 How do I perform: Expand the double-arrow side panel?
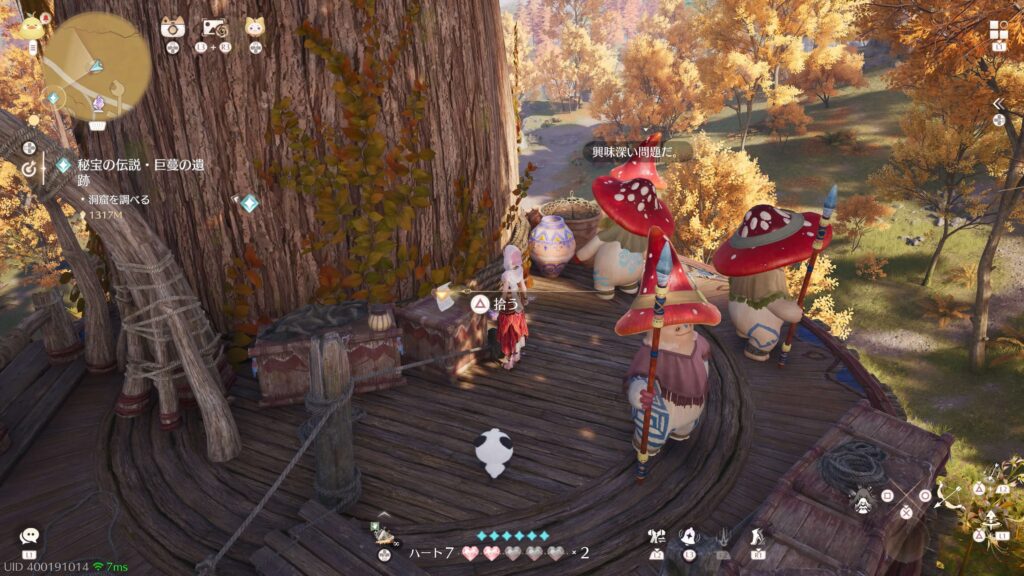click(x=998, y=104)
